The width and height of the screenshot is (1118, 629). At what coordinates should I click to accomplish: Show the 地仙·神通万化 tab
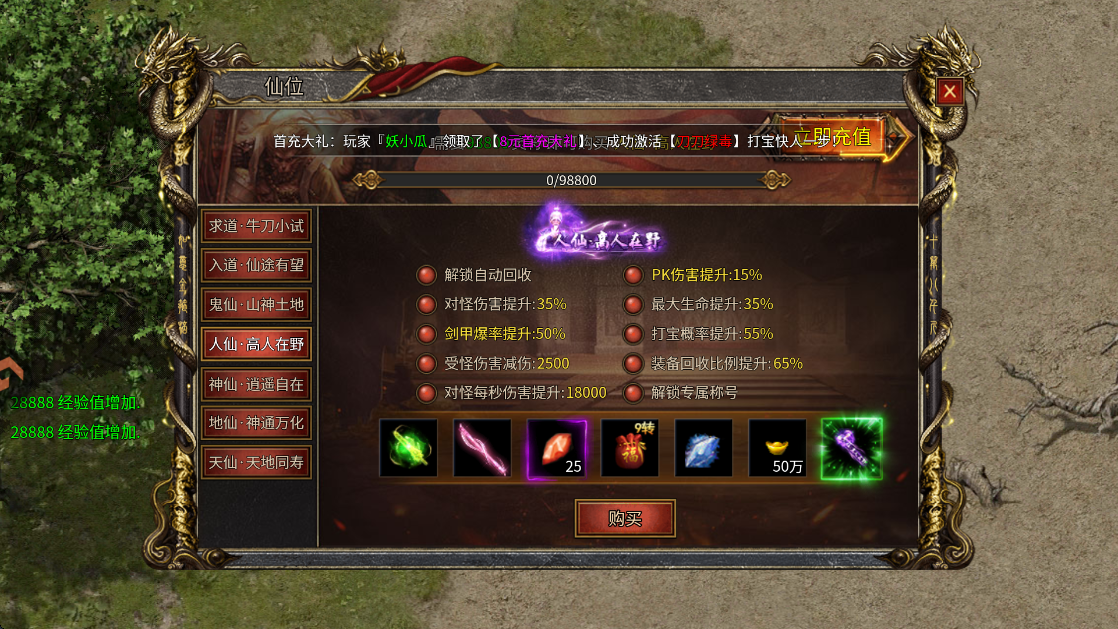click(256, 423)
